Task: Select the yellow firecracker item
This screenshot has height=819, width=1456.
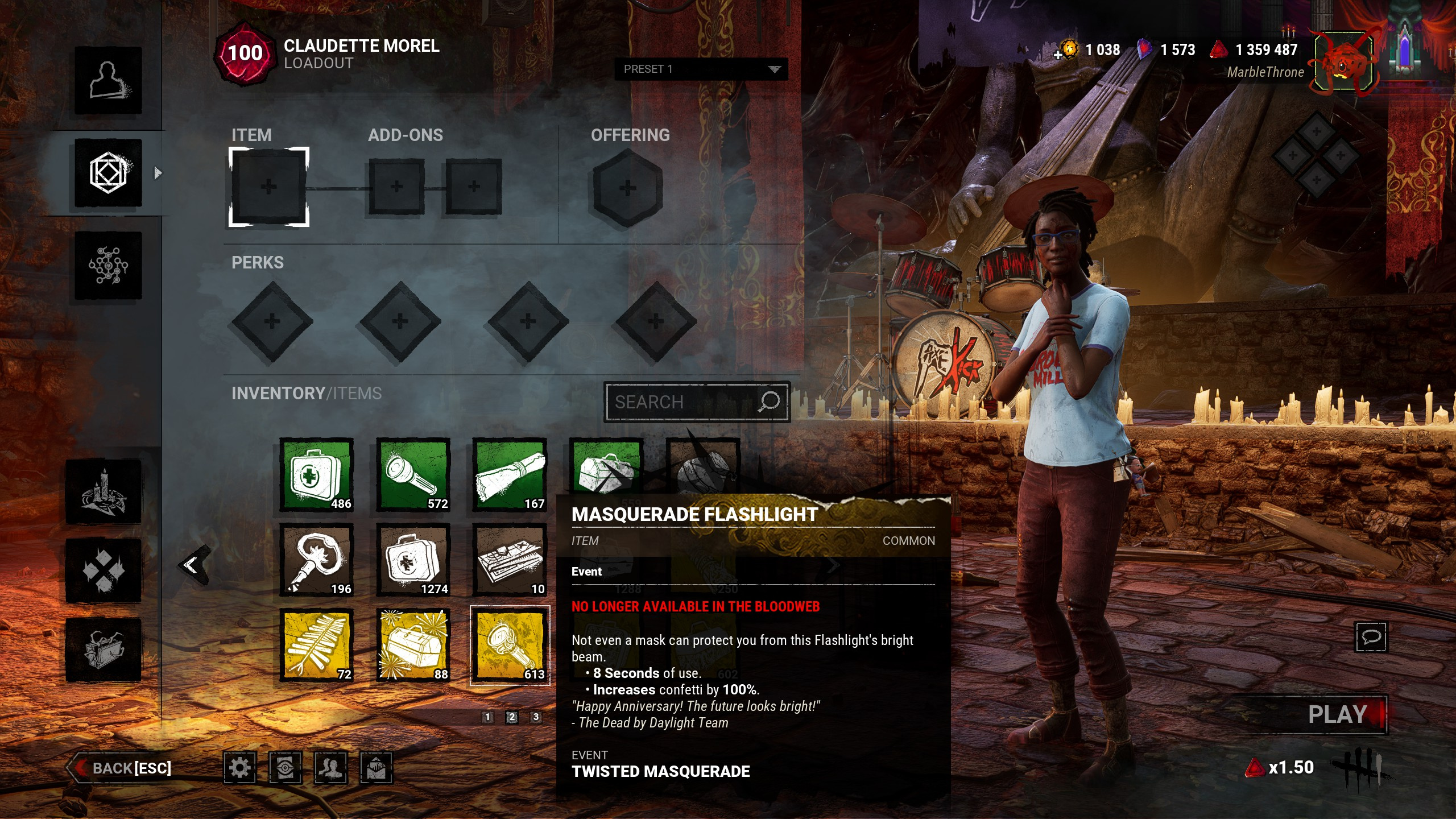Action: pos(317,646)
